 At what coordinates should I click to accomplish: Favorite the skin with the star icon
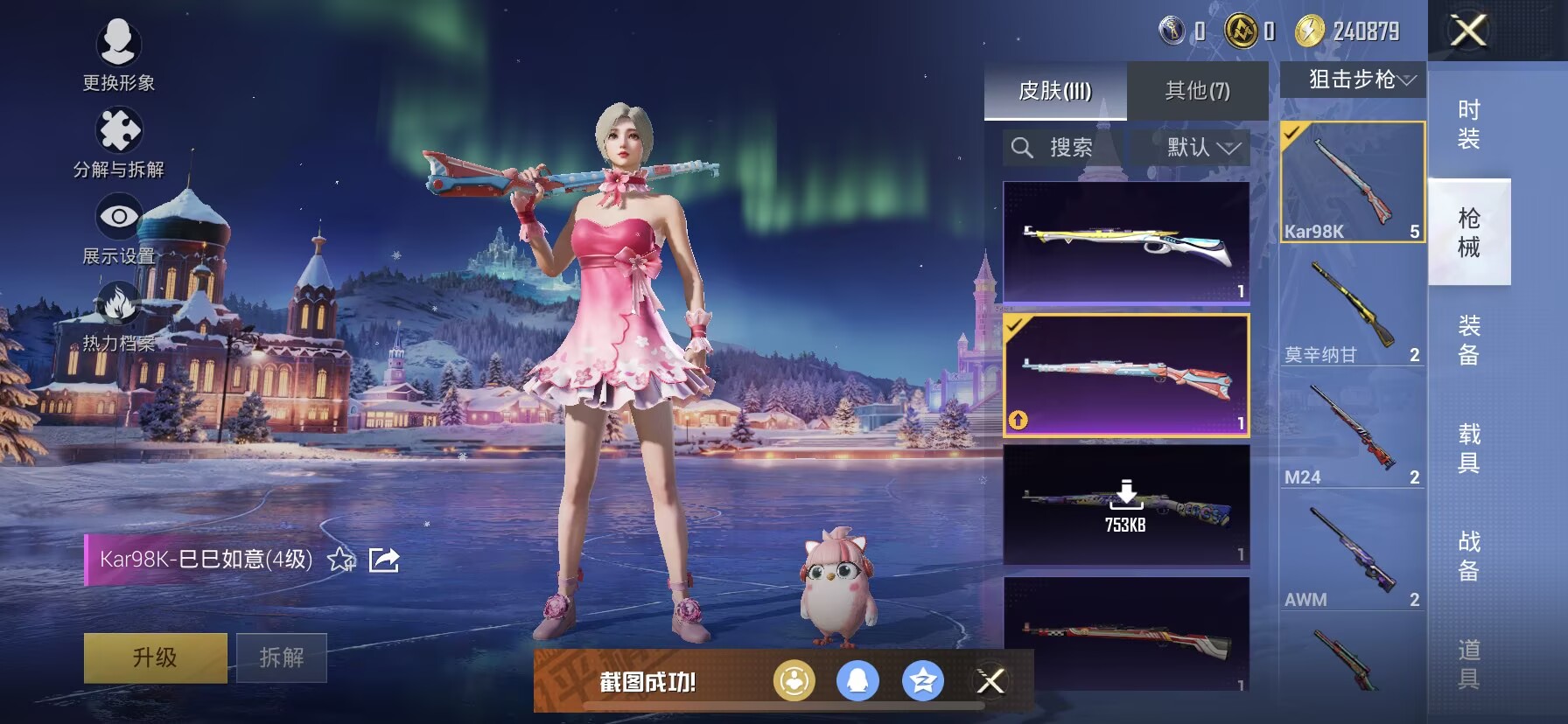340,560
